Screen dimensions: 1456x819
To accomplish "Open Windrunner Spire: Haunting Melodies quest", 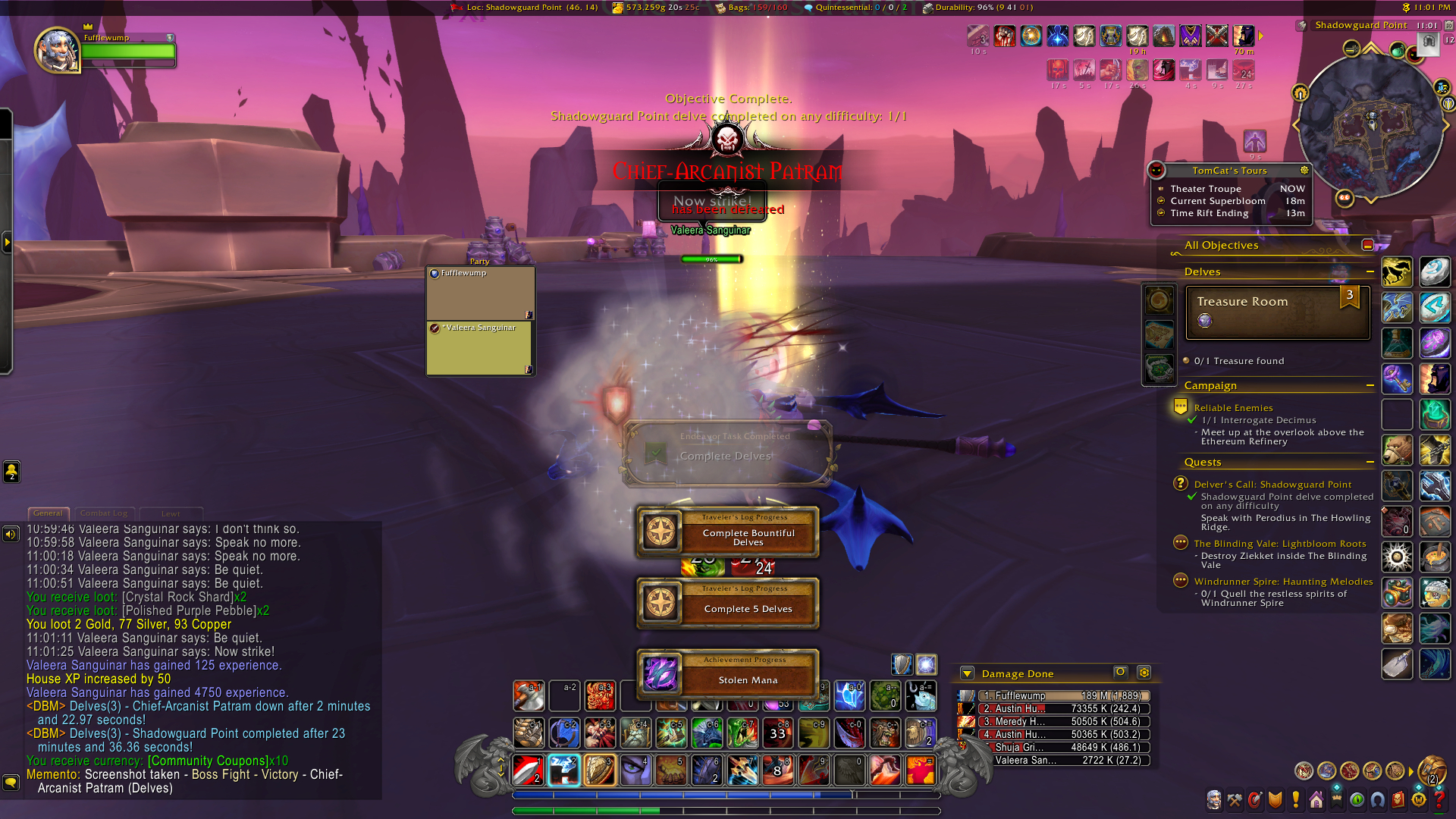I will click(1283, 582).
